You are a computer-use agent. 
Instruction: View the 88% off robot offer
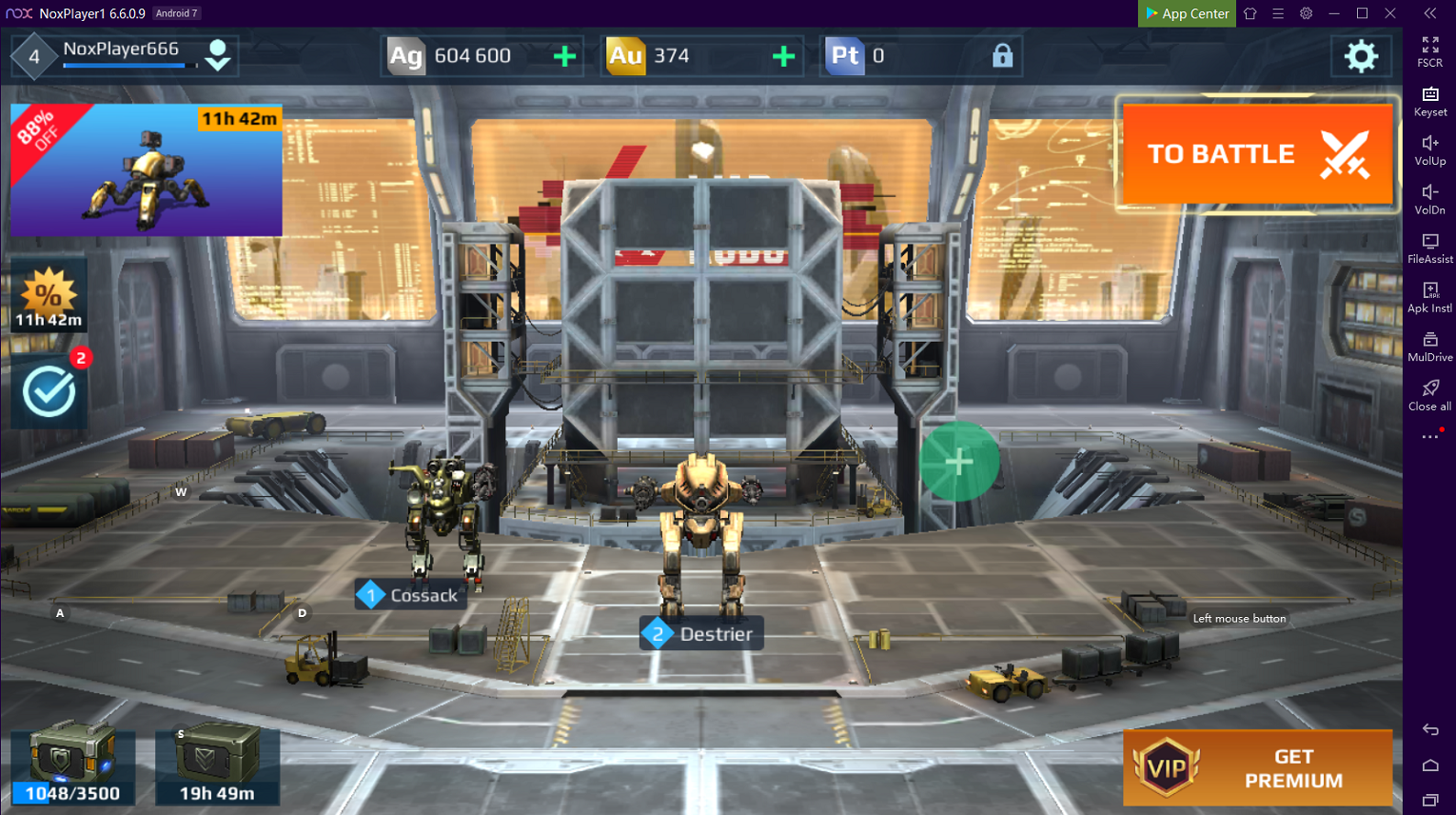[147, 170]
